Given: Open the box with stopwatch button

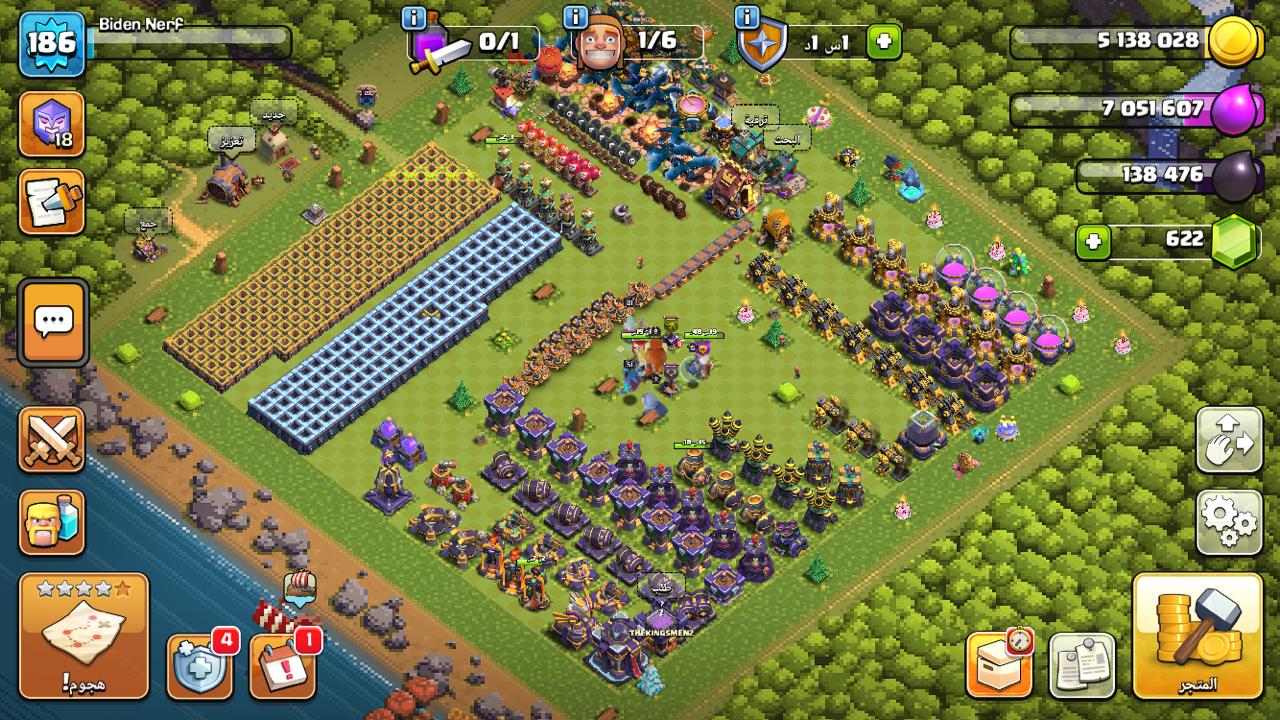Looking at the screenshot, I should [999, 663].
